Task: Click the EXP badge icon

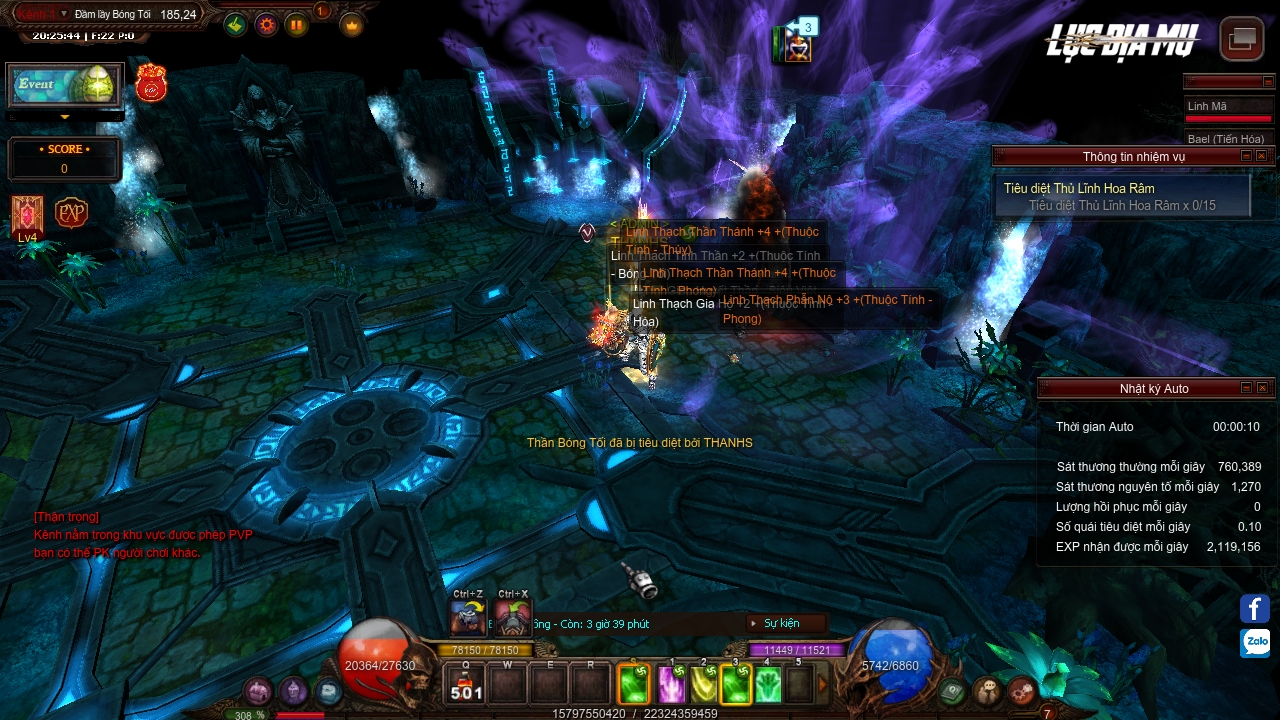Action: pyautogui.click(x=71, y=213)
